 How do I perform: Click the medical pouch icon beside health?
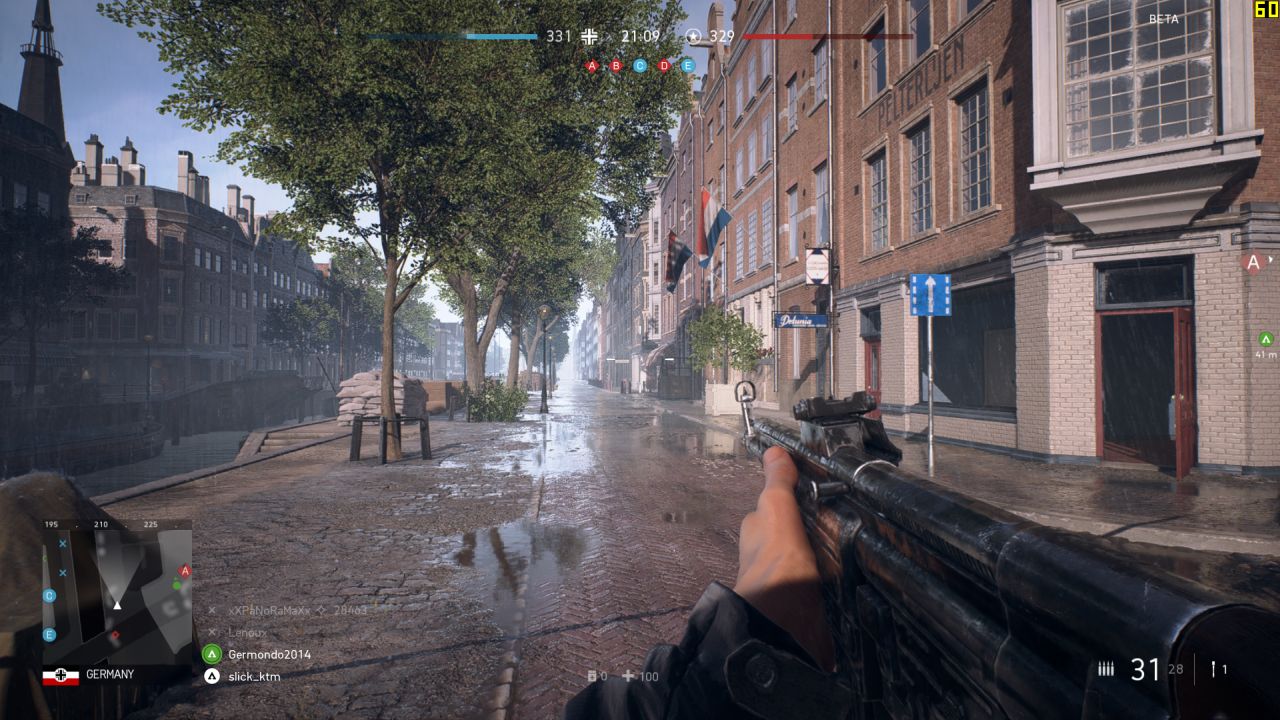click(x=628, y=676)
